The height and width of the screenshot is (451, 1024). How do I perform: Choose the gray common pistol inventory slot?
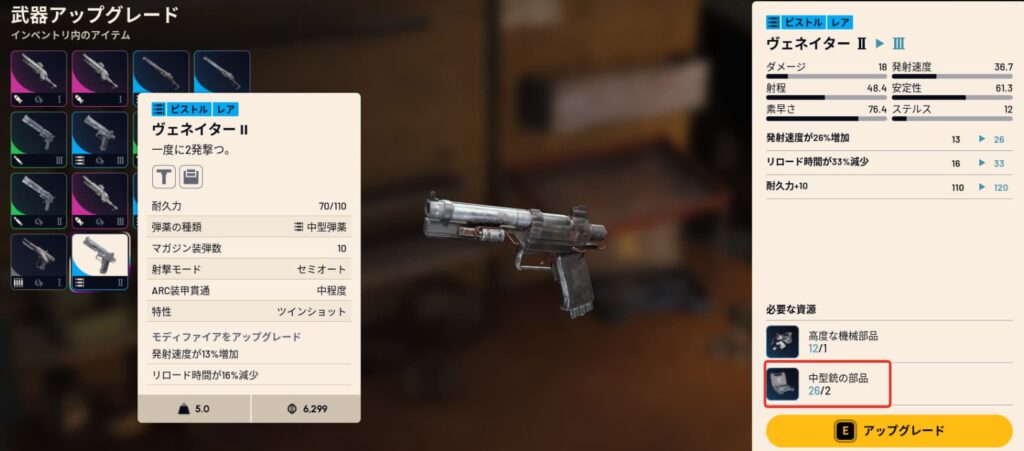[39, 260]
